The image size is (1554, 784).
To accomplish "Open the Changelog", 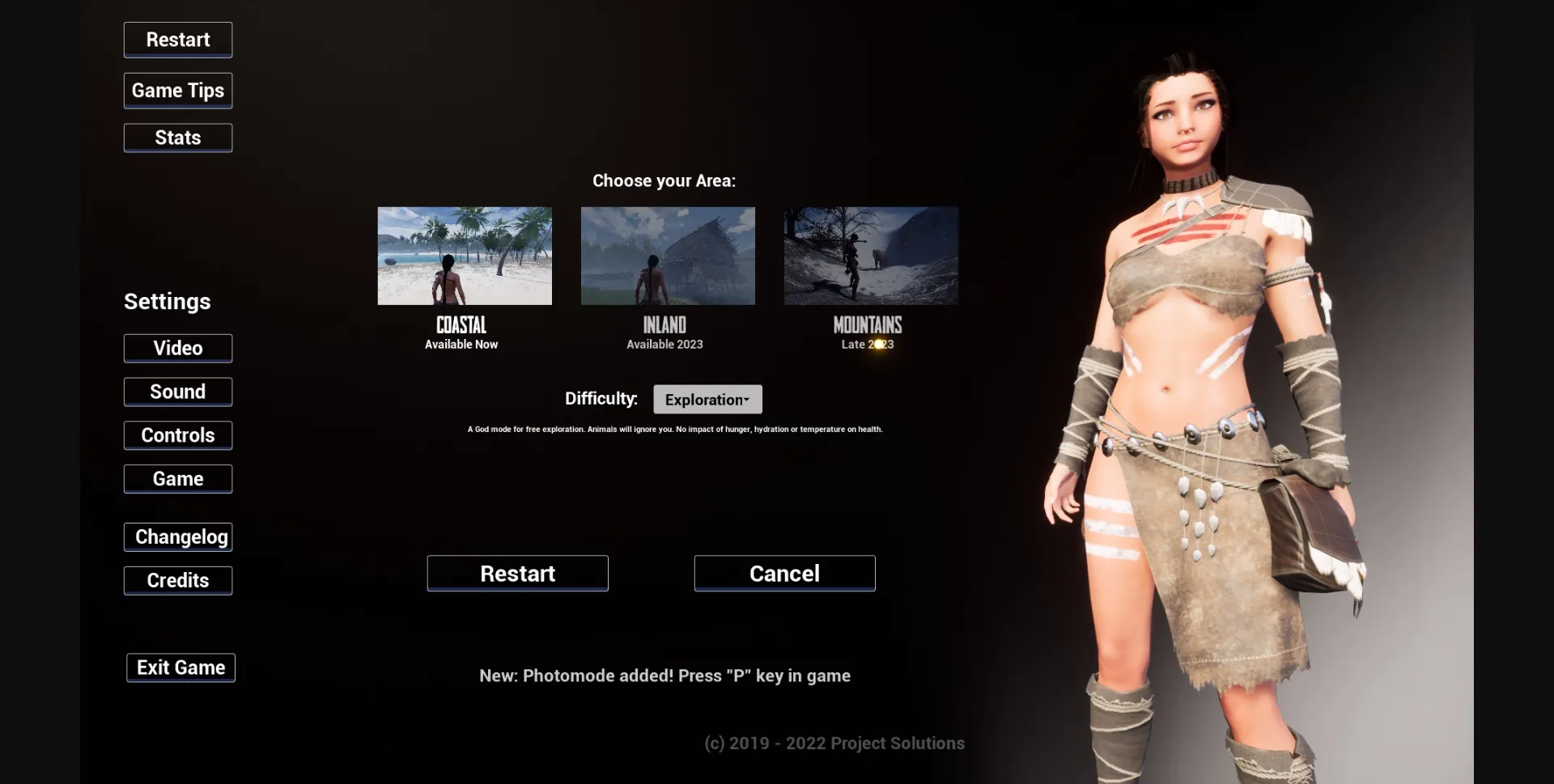I will coord(177,536).
